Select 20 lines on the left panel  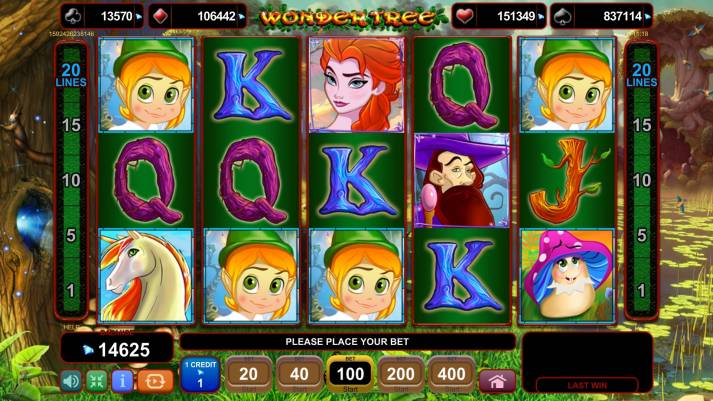click(71, 75)
